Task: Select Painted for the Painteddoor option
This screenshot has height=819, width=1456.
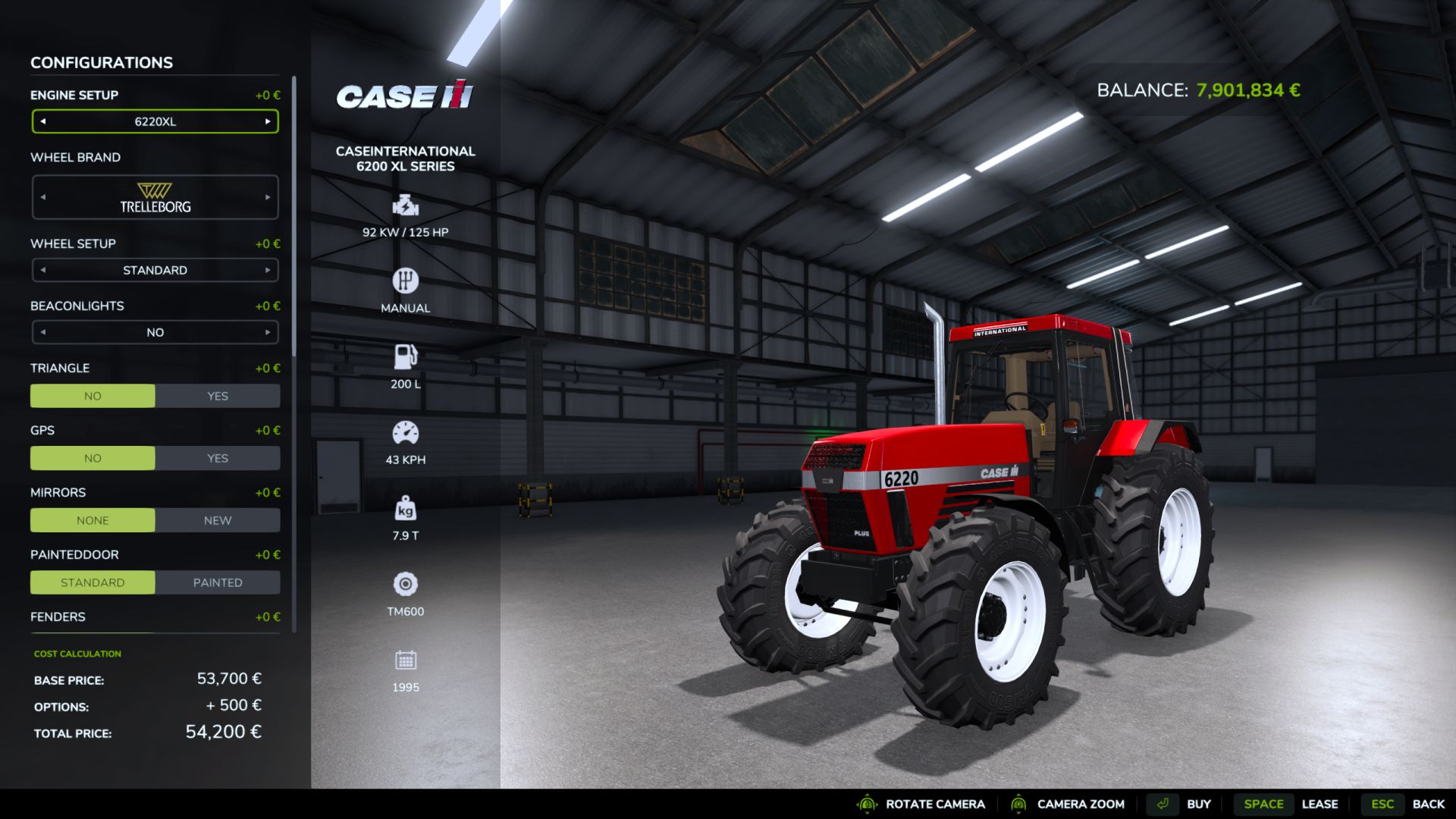Action: pos(217,582)
